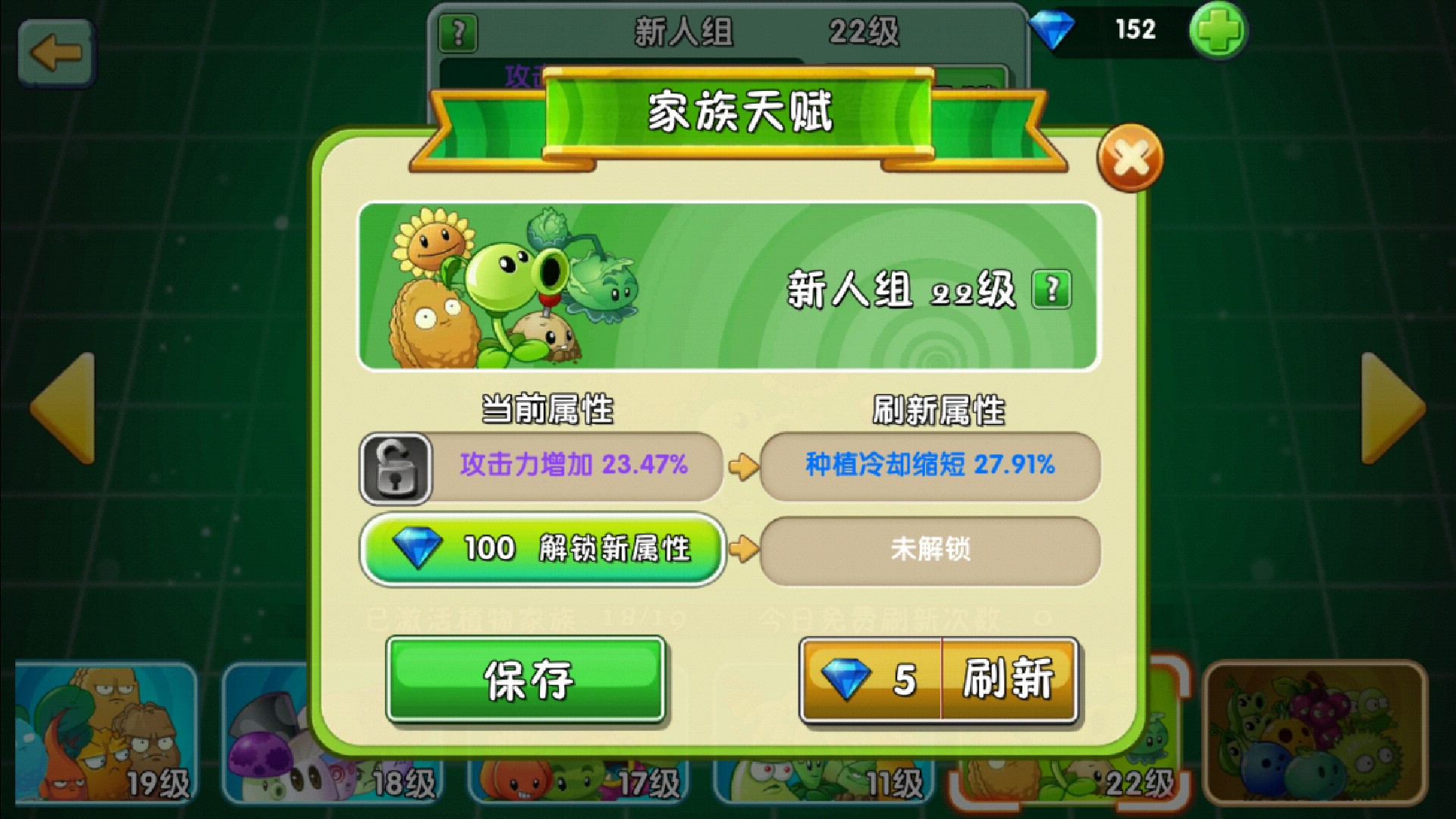Tap the back arrow at top left
The image size is (1456, 819).
[x=57, y=53]
